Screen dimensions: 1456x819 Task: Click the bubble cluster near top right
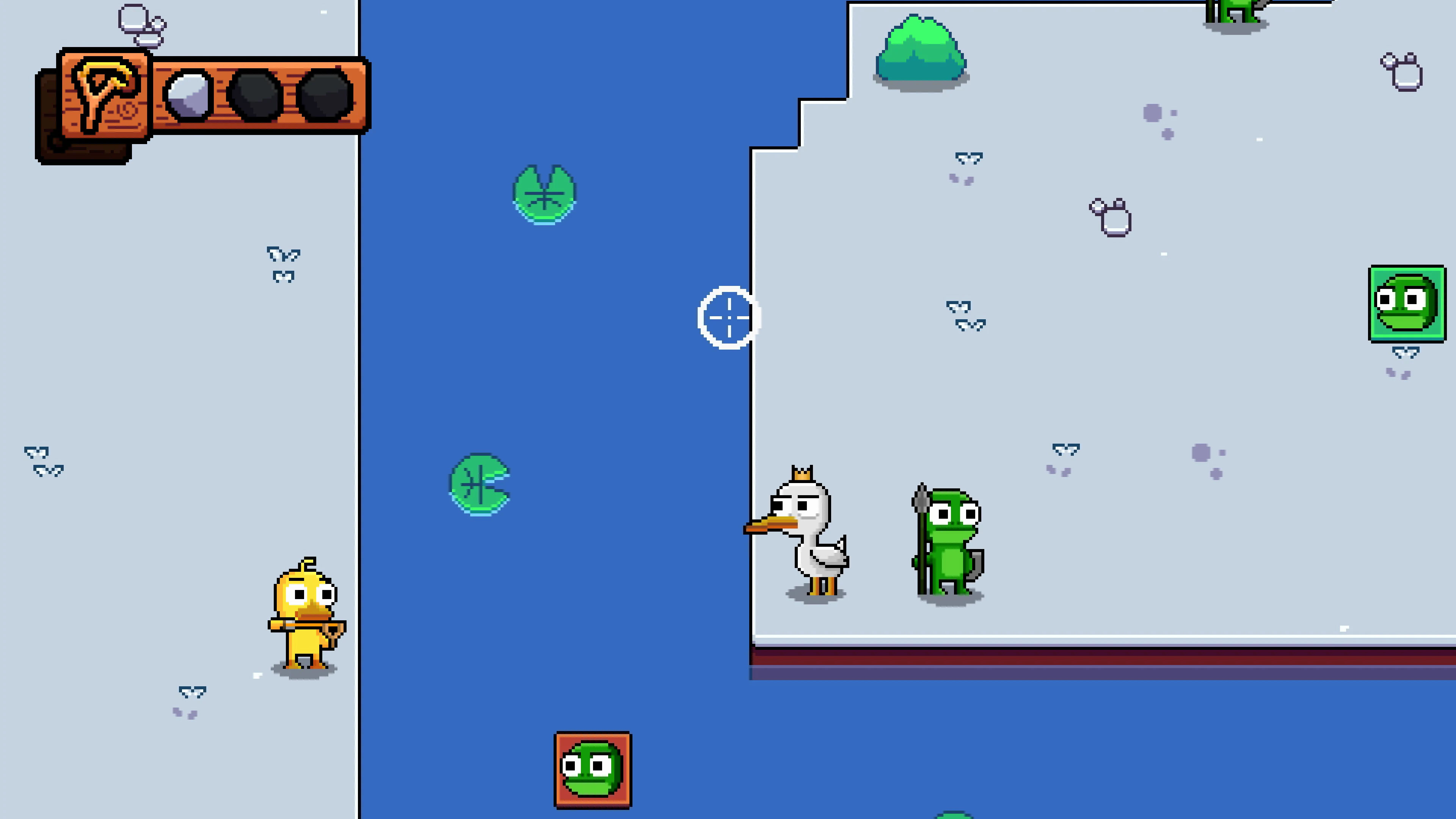pos(1402,71)
